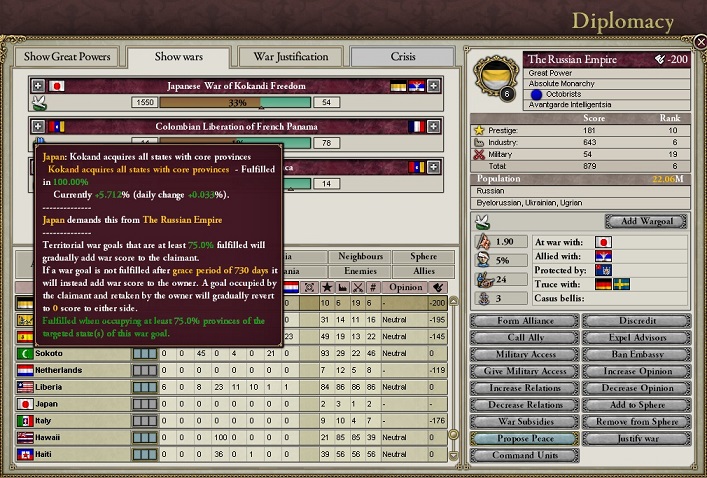Activate Add to Sphere
This screenshot has height=478, width=707.
point(636,405)
